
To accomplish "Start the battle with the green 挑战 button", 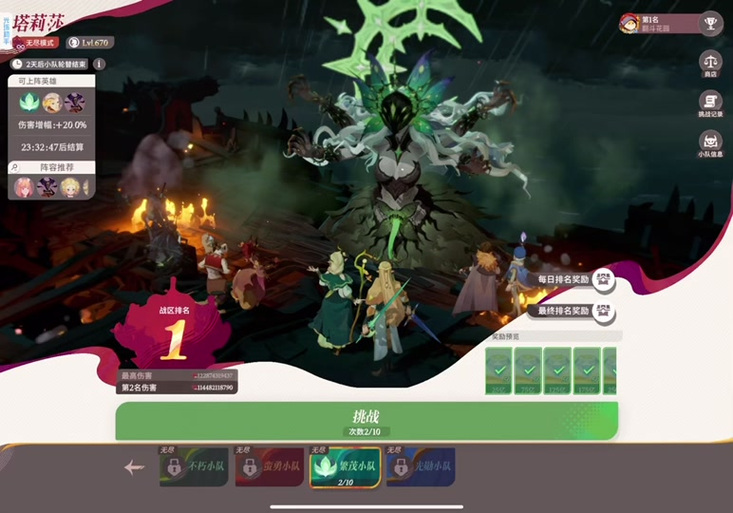I will 366,421.
